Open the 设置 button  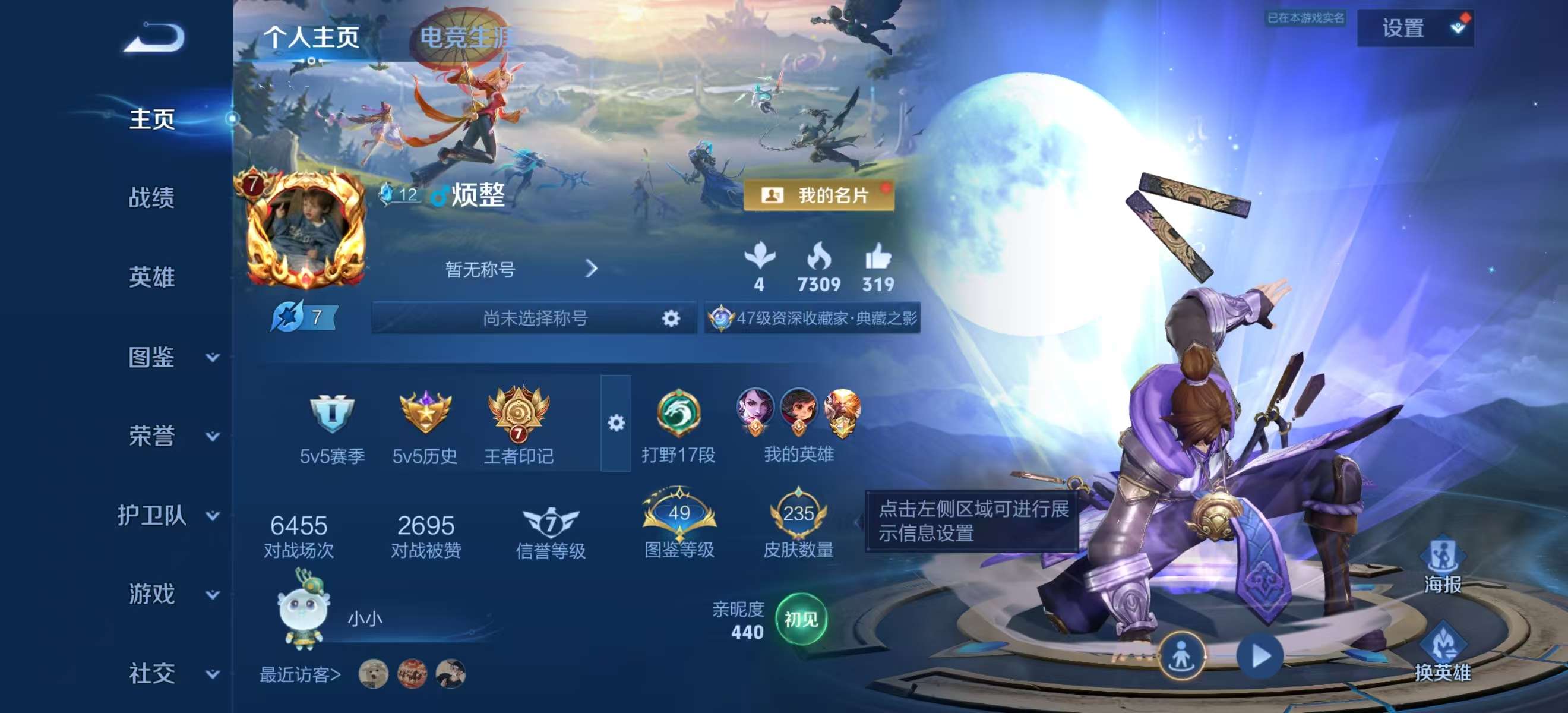[x=1414, y=28]
